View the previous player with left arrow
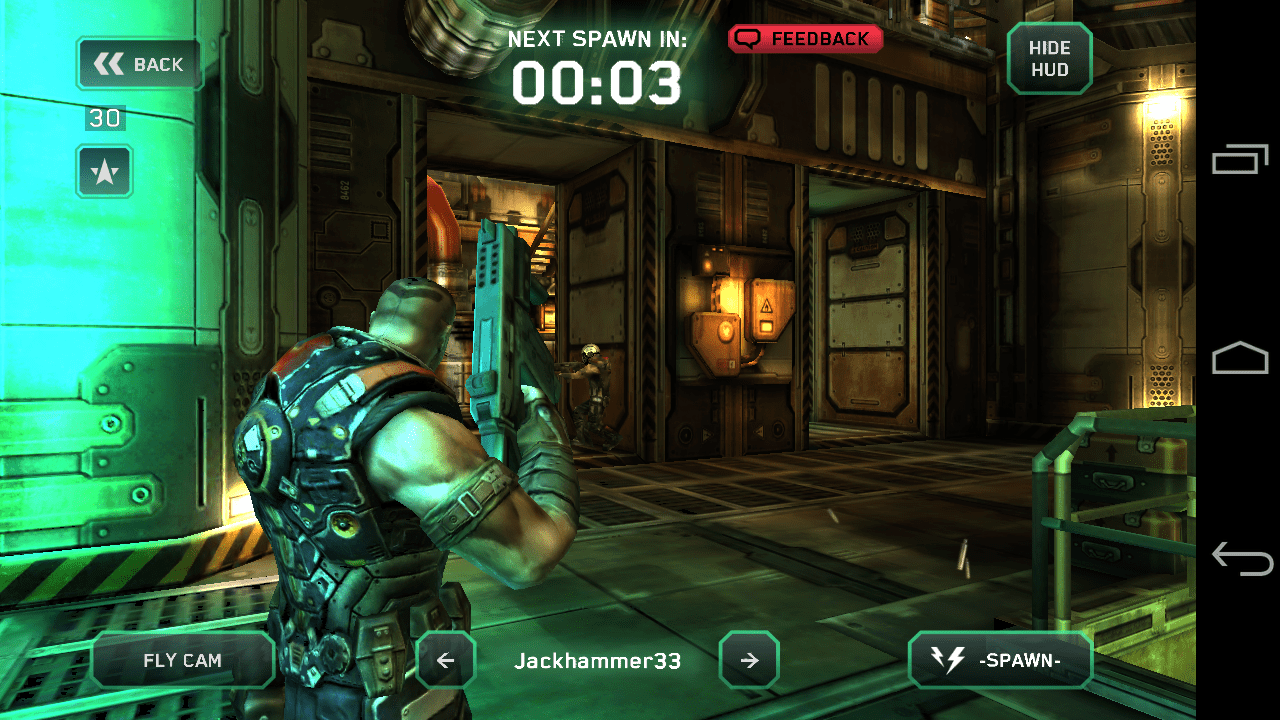The height and width of the screenshot is (720, 1280). click(446, 660)
